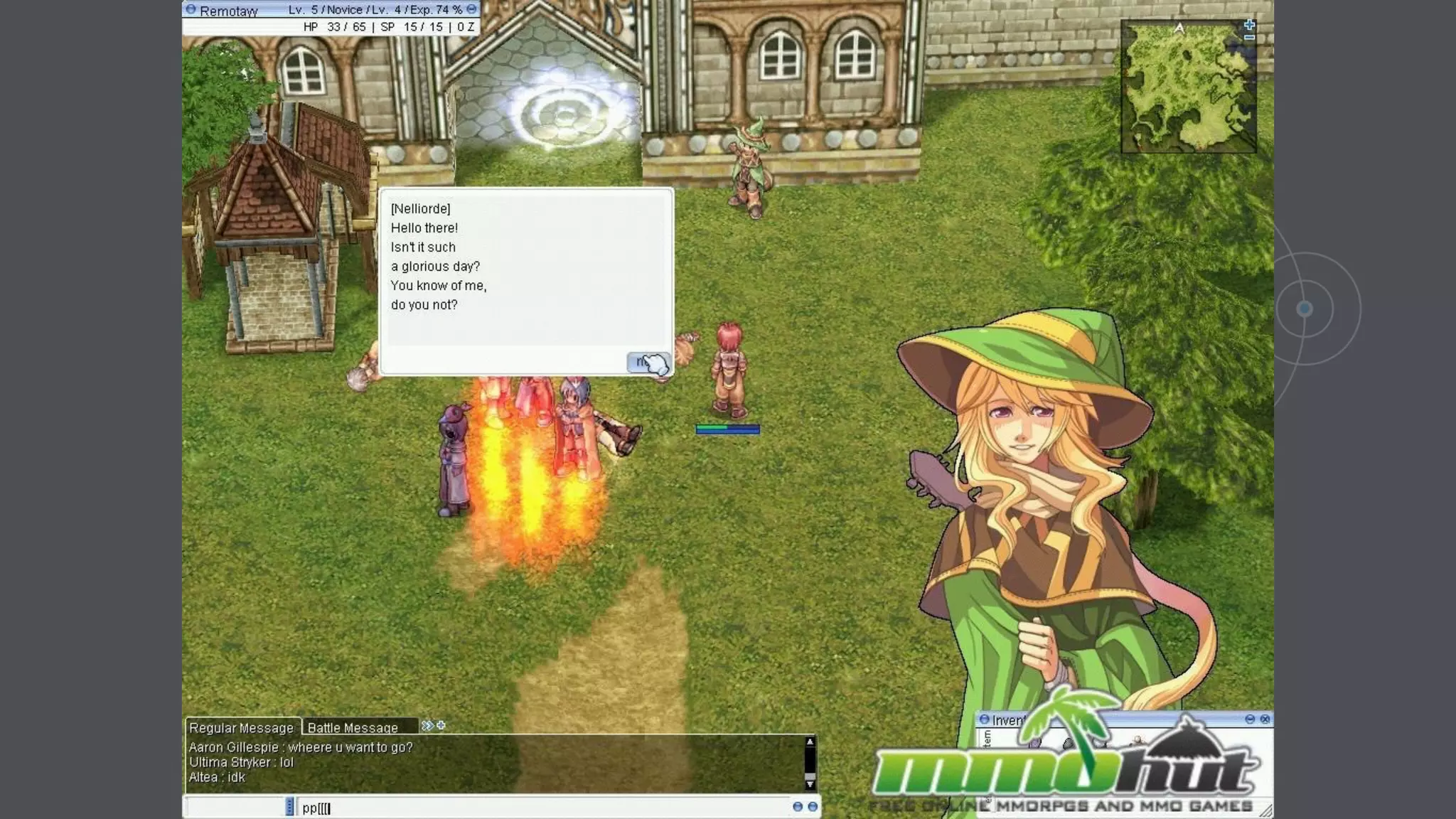This screenshot has height=819, width=1456.
Task: Click the plus icon beside chat tabs
Action: click(441, 725)
